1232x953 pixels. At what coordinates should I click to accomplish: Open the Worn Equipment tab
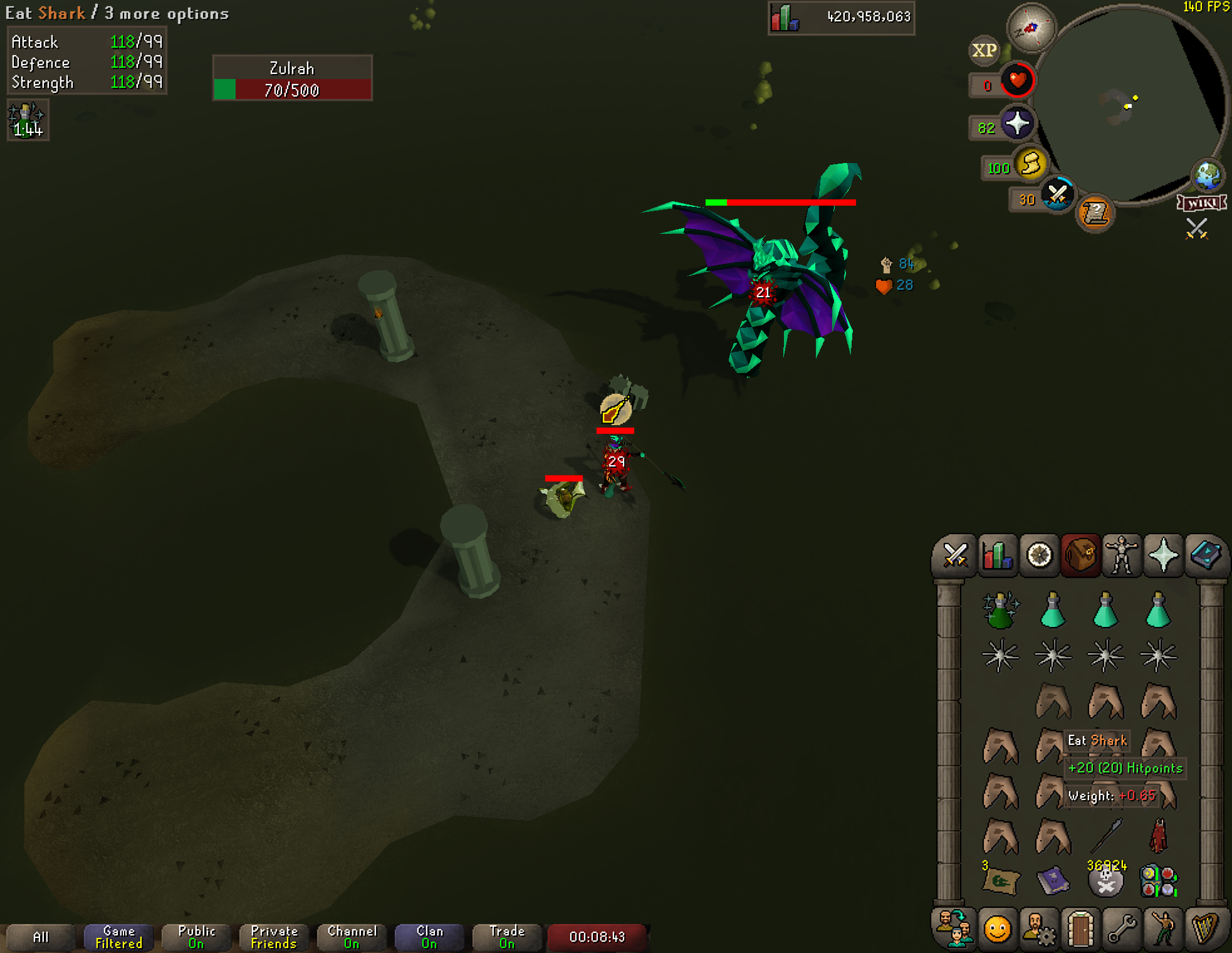[1122, 555]
